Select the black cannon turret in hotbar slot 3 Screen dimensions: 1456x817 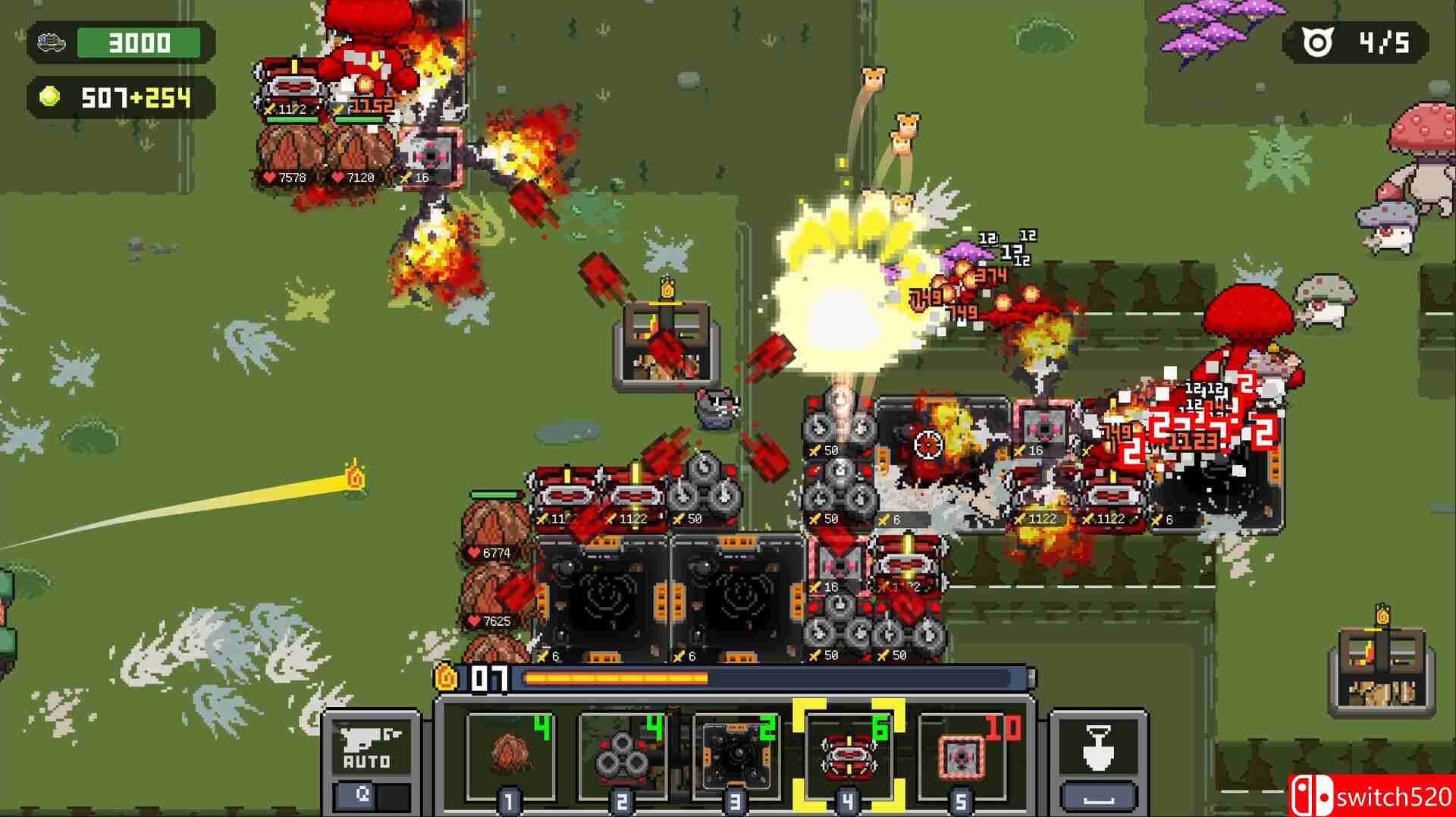point(734,755)
